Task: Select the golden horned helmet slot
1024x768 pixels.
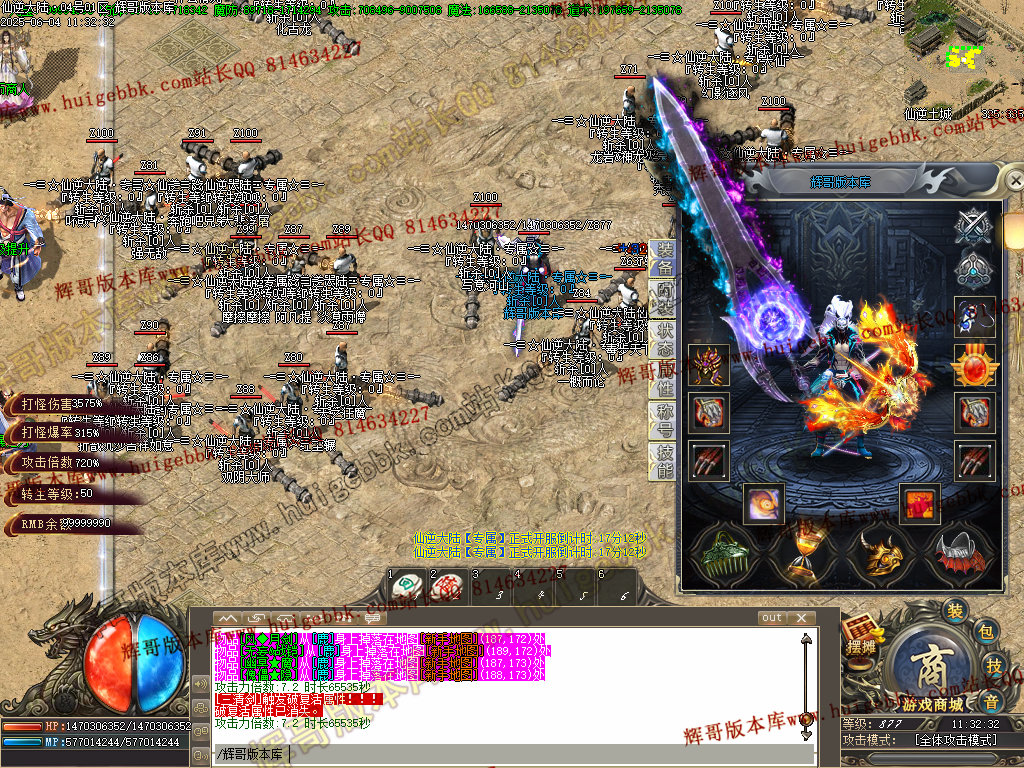Action: 881,554
